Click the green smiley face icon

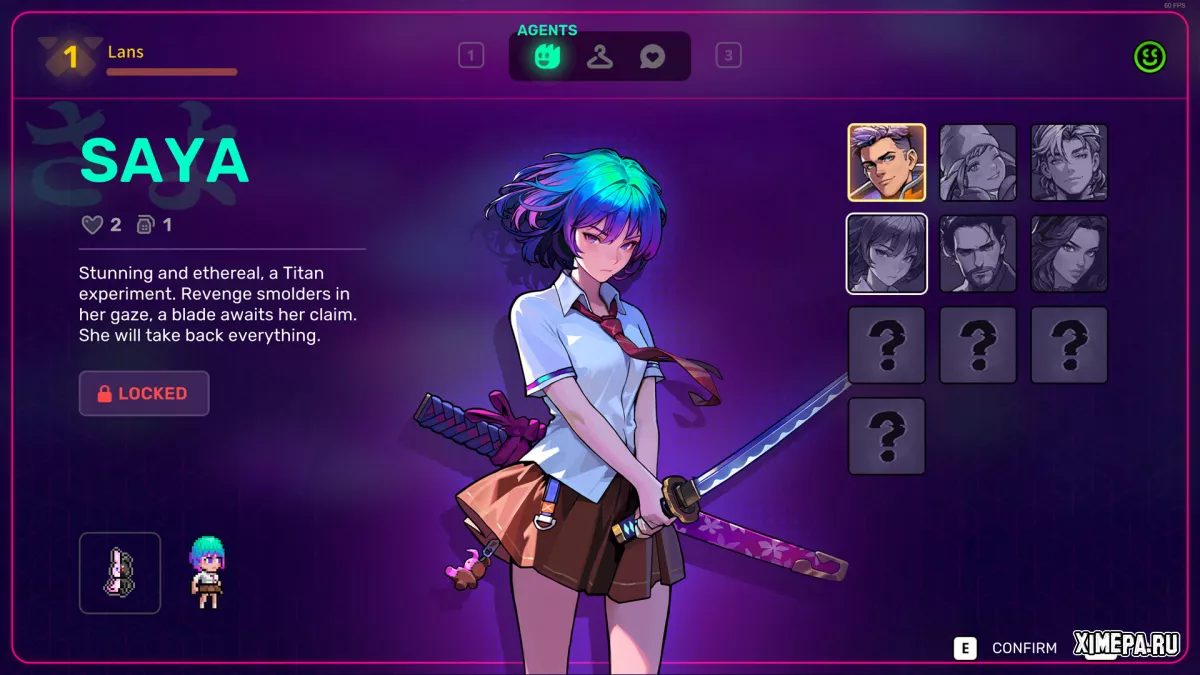[1150, 57]
